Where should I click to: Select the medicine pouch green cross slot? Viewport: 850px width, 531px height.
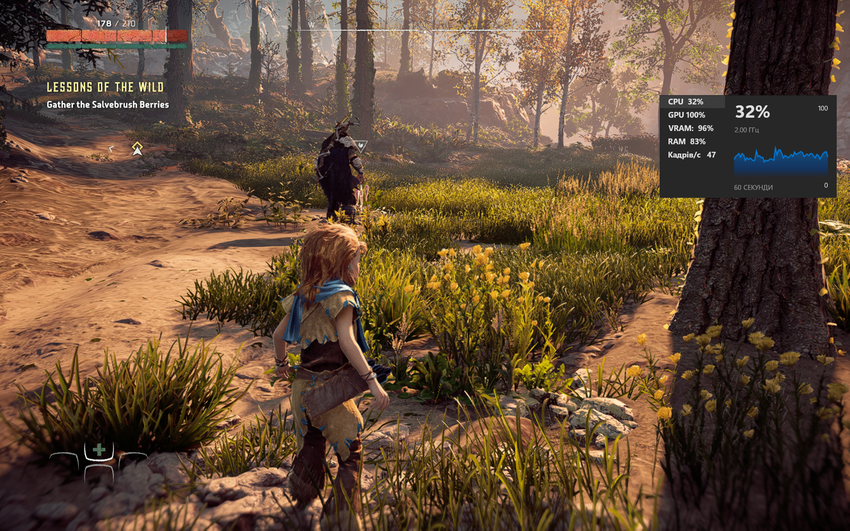coord(99,450)
